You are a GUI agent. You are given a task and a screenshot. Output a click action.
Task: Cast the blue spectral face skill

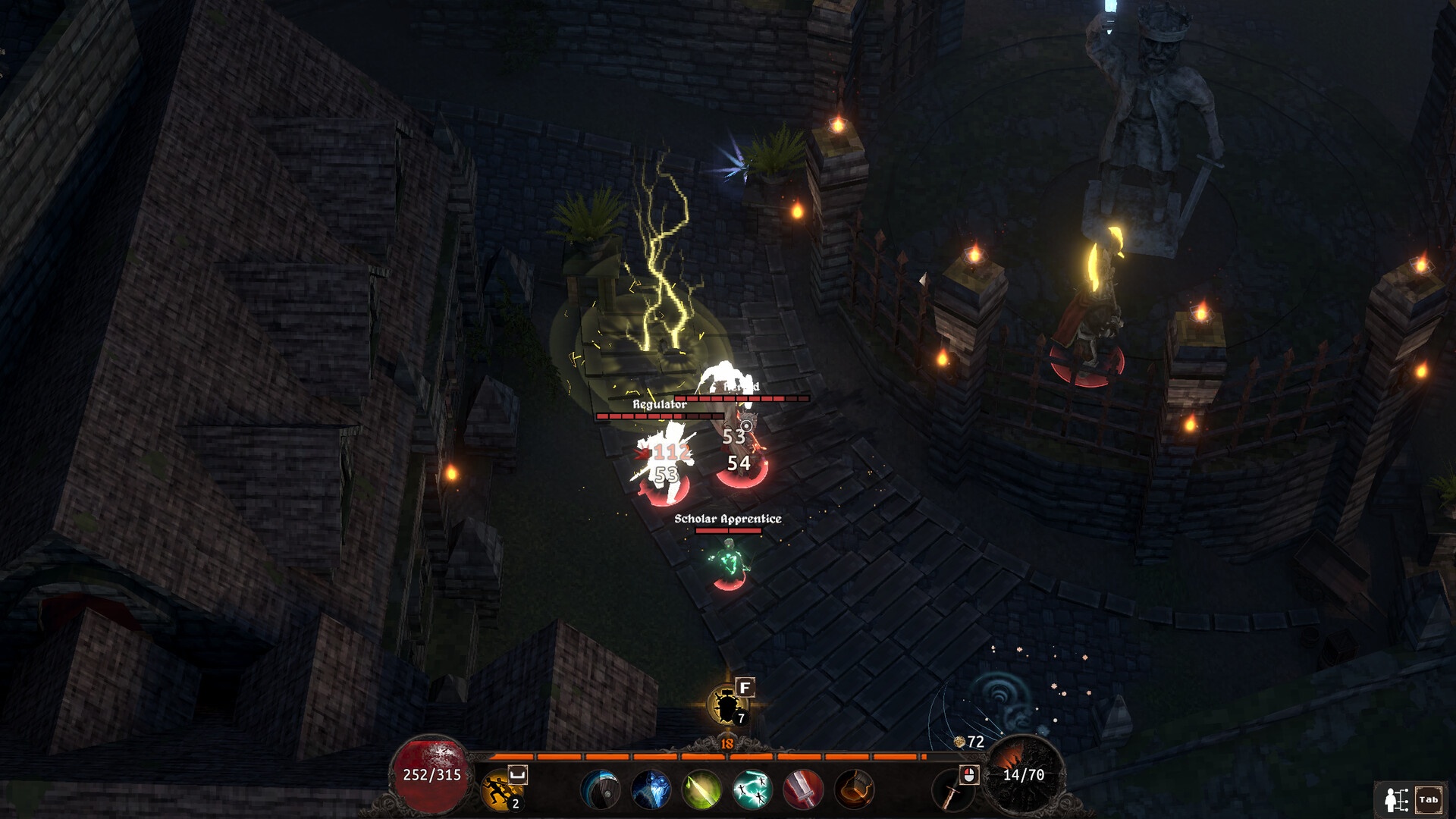click(x=651, y=789)
